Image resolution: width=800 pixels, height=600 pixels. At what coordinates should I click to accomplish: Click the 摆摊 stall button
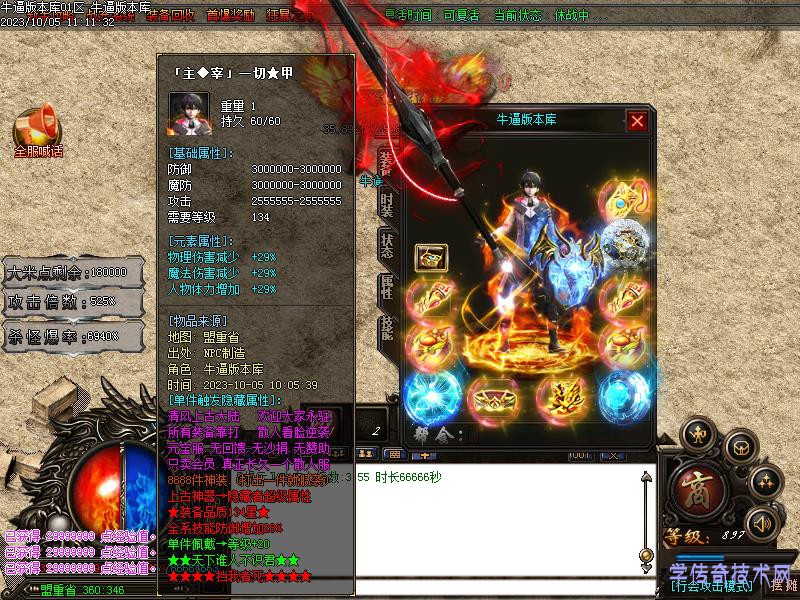[x=783, y=586]
